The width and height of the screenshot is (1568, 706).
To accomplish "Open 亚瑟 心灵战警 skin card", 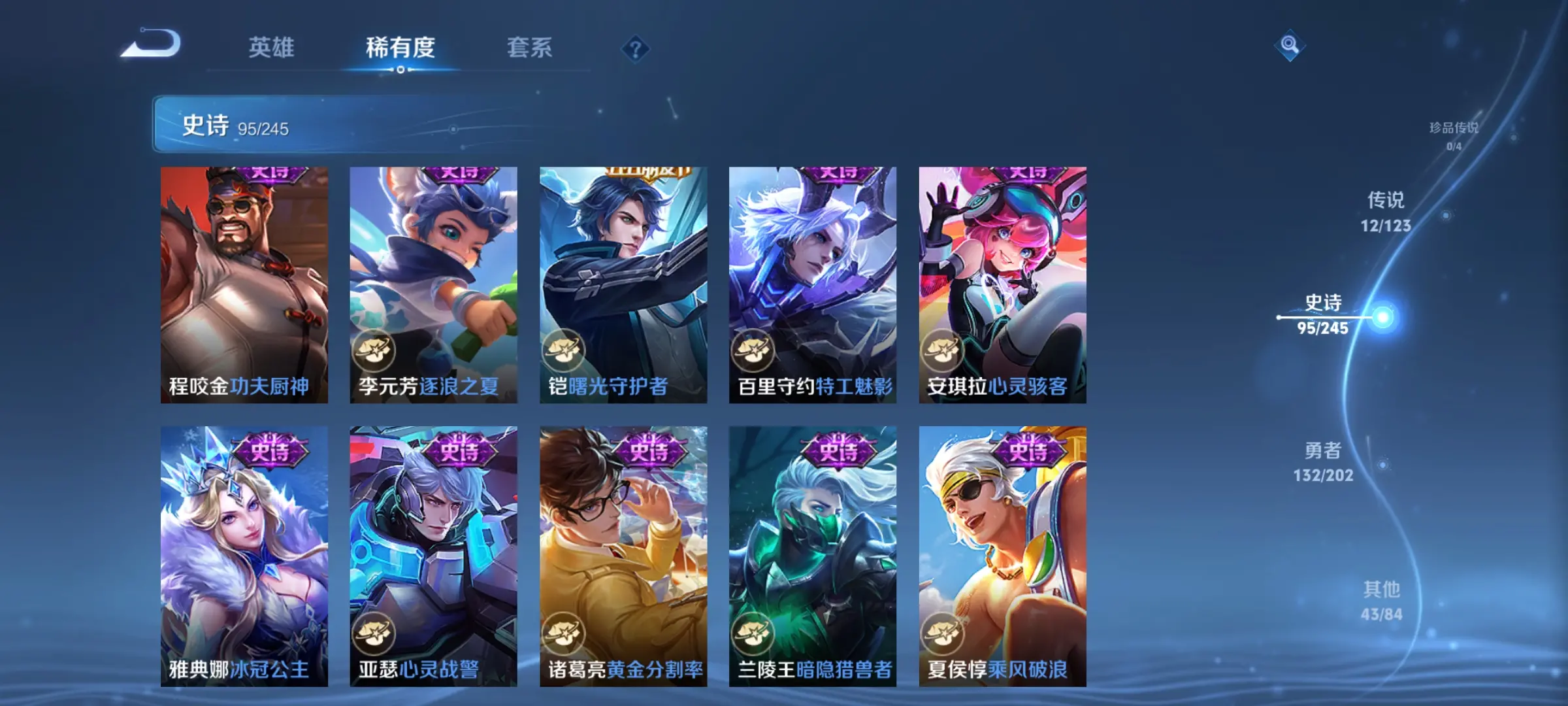I will point(433,556).
